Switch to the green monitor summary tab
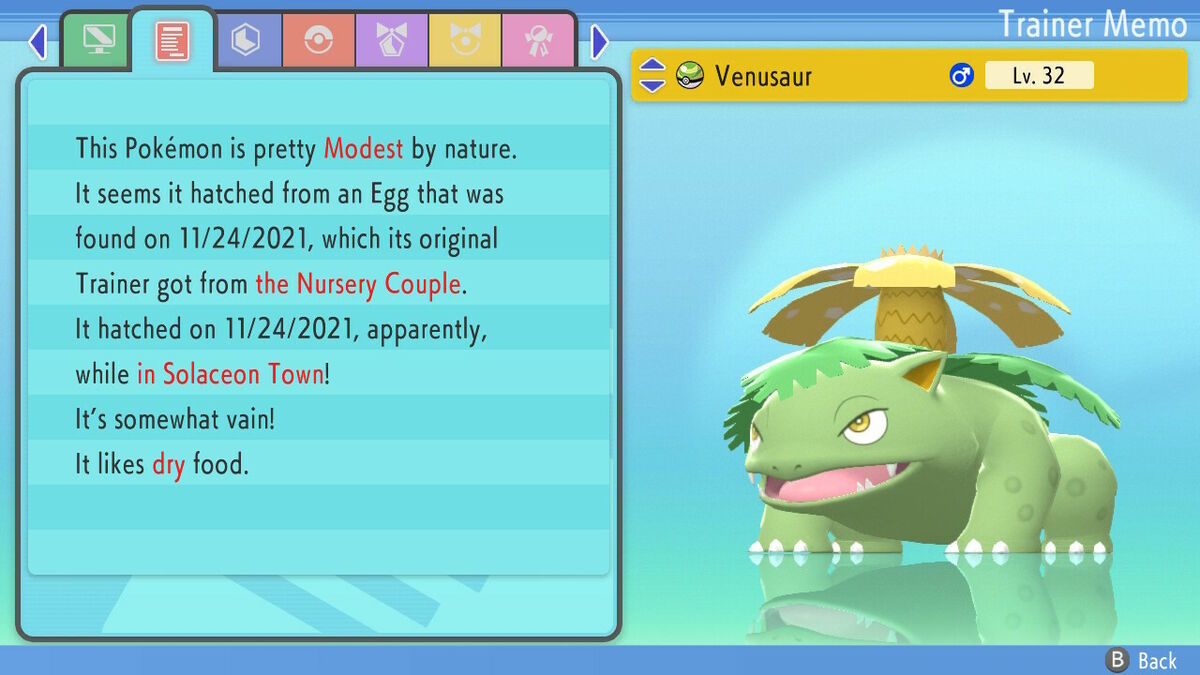 (x=97, y=41)
